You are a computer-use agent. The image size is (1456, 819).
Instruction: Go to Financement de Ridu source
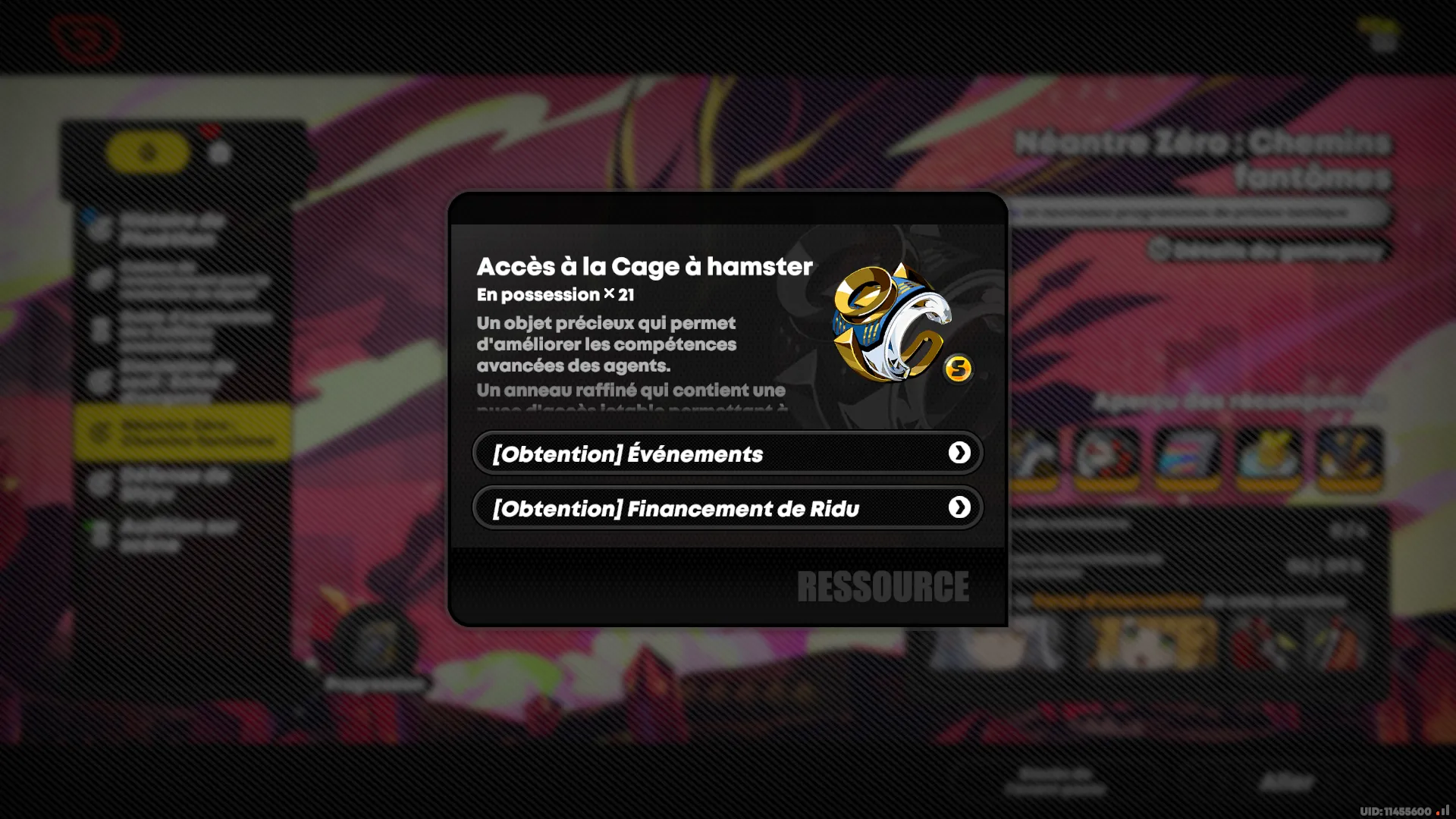coord(726,508)
